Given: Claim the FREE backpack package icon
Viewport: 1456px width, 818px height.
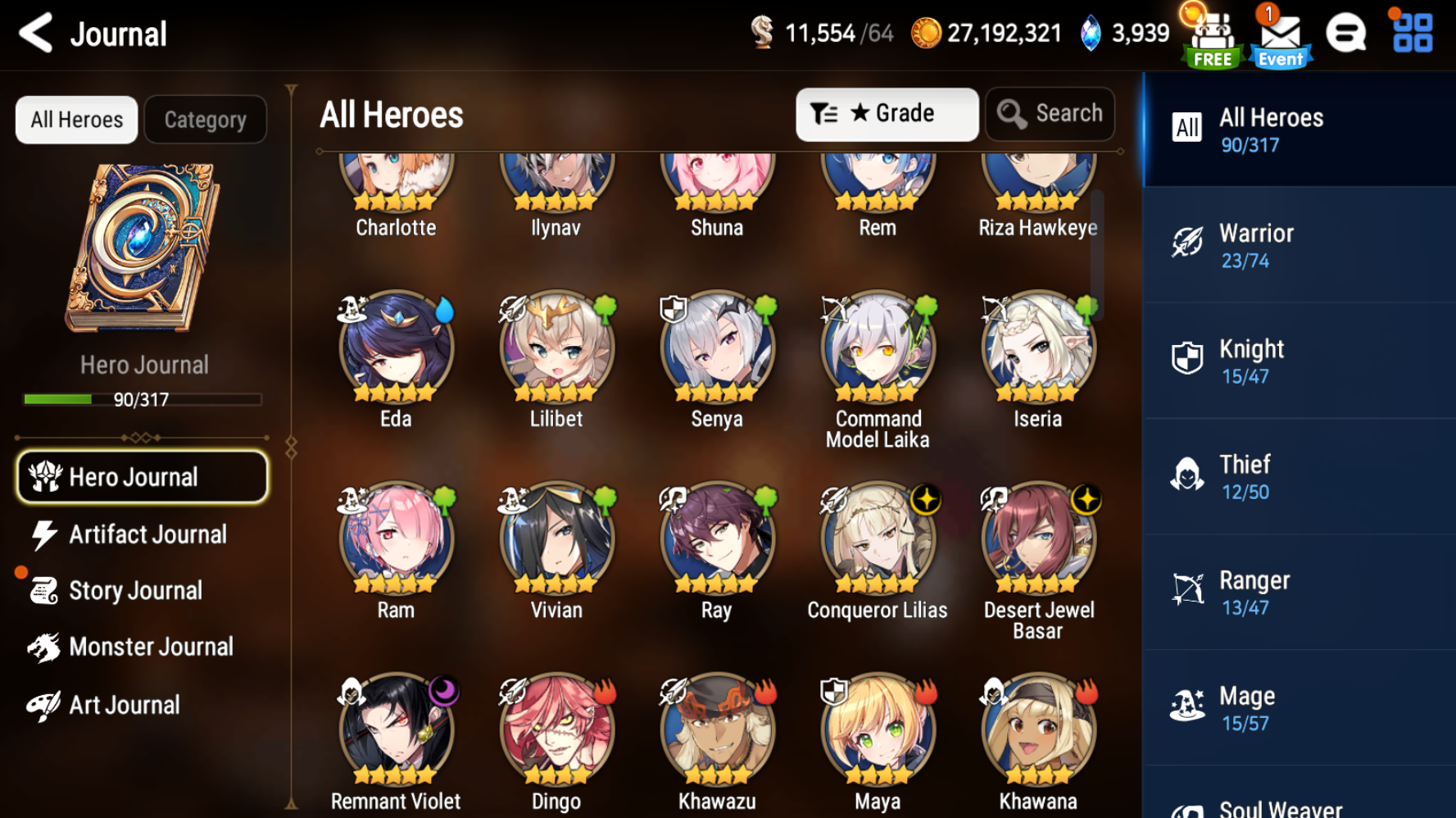Looking at the screenshot, I should tap(1213, 34).
